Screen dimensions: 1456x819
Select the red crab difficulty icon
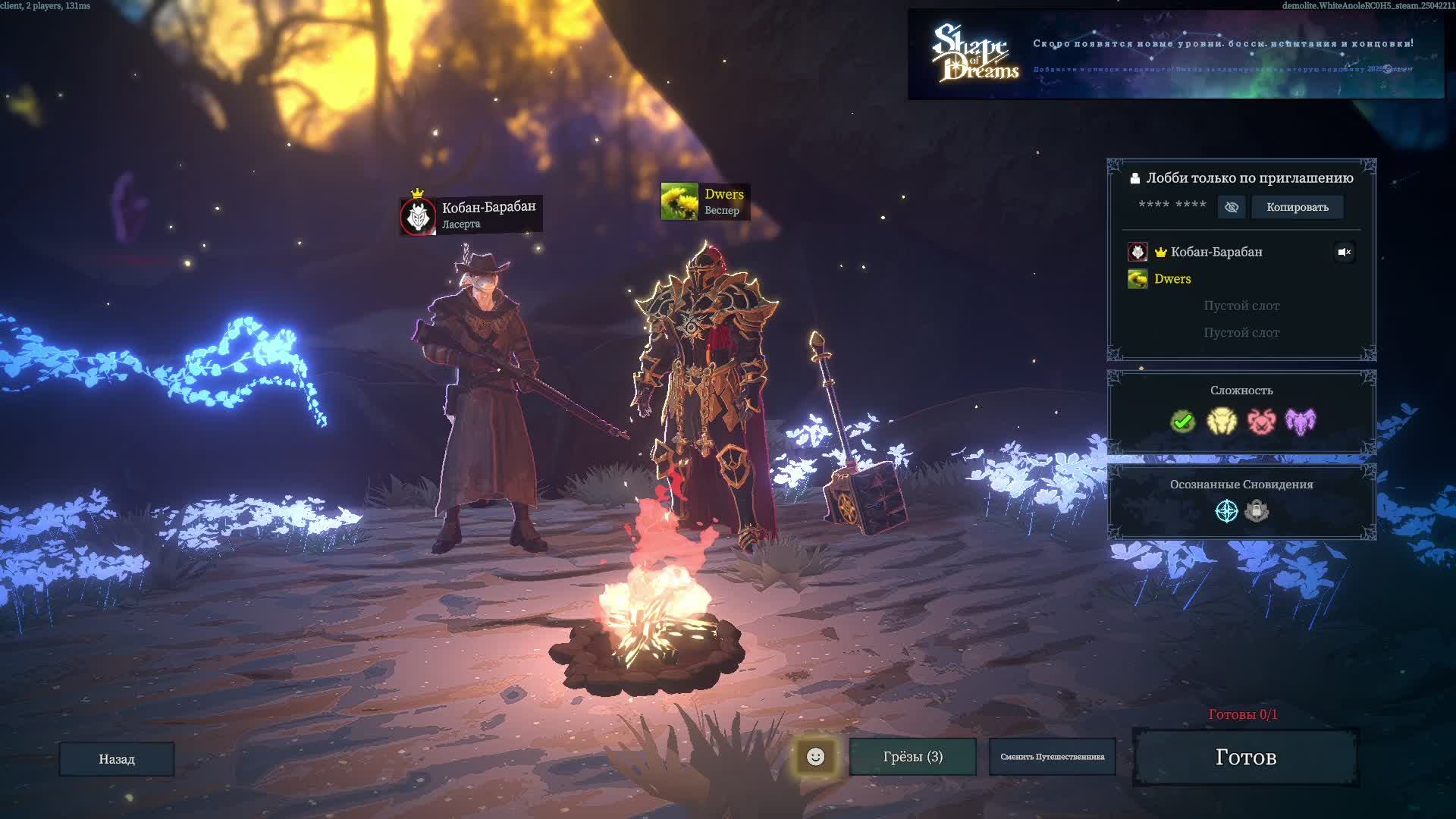(x=1261, y=421)
